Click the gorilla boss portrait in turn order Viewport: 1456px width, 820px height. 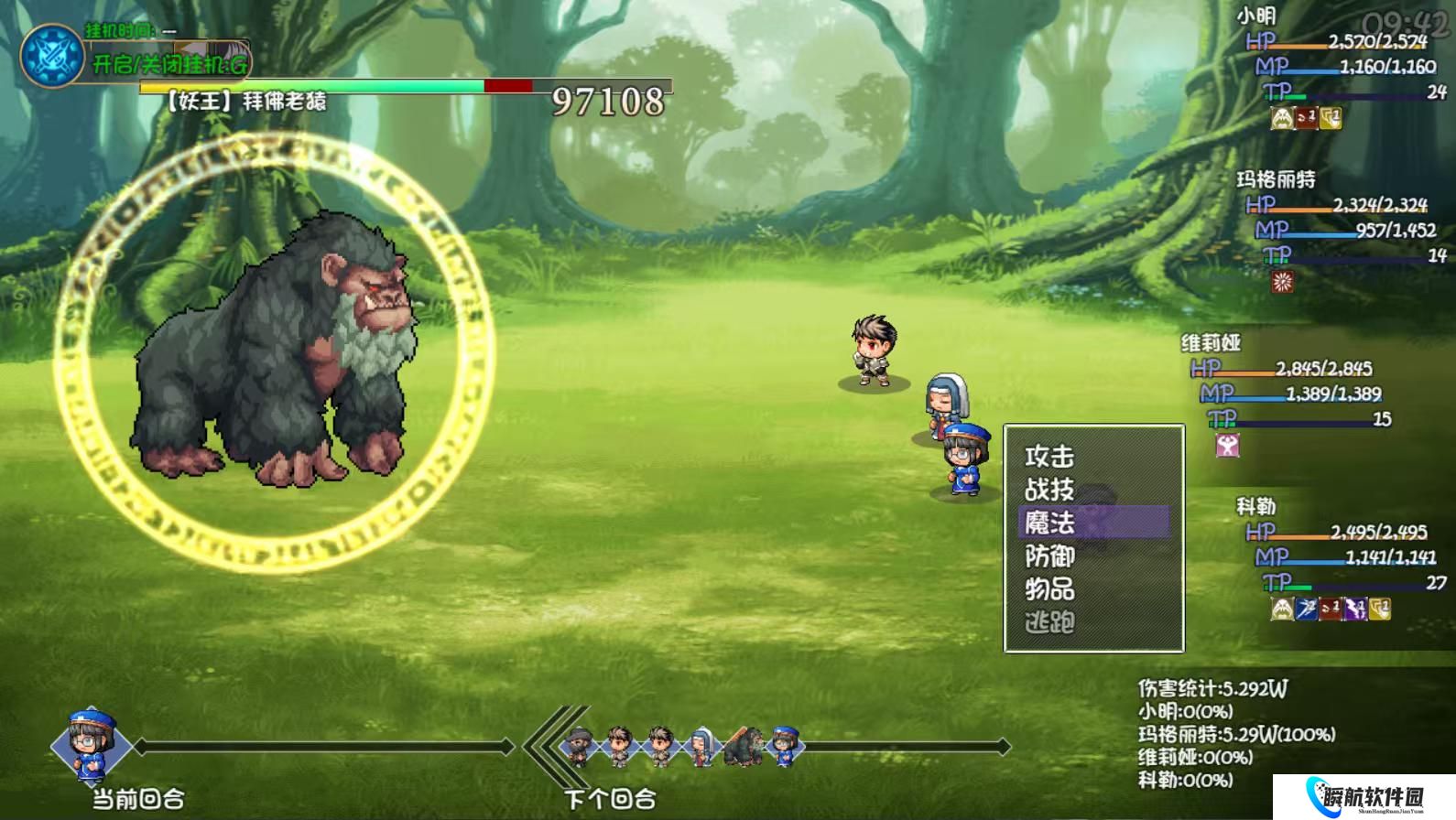click(743, 747)
